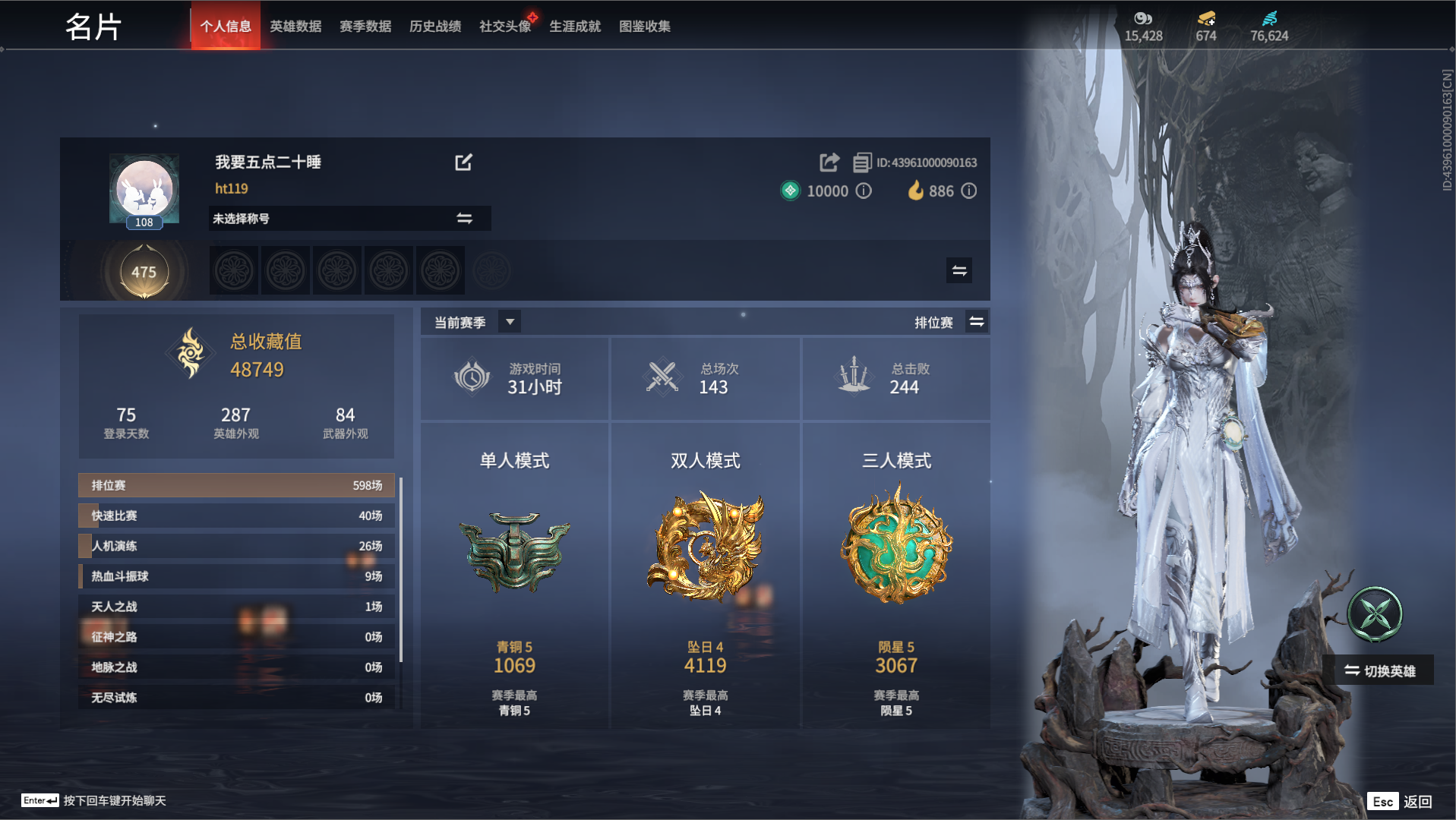This screenshot has height=820, width=1456.
Task: Show the 历史战绩 tab
Action: coord(435,27)
